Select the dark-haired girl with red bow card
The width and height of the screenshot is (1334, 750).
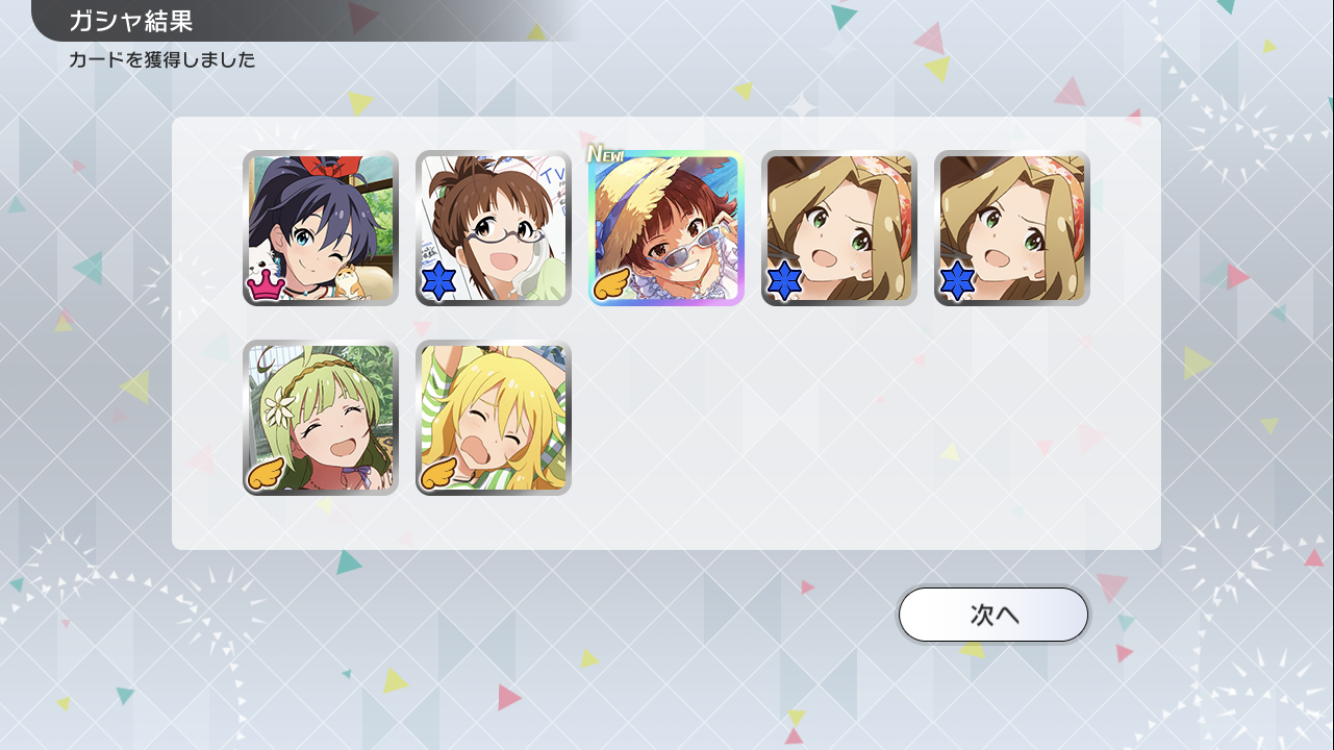tap(320, 228)
